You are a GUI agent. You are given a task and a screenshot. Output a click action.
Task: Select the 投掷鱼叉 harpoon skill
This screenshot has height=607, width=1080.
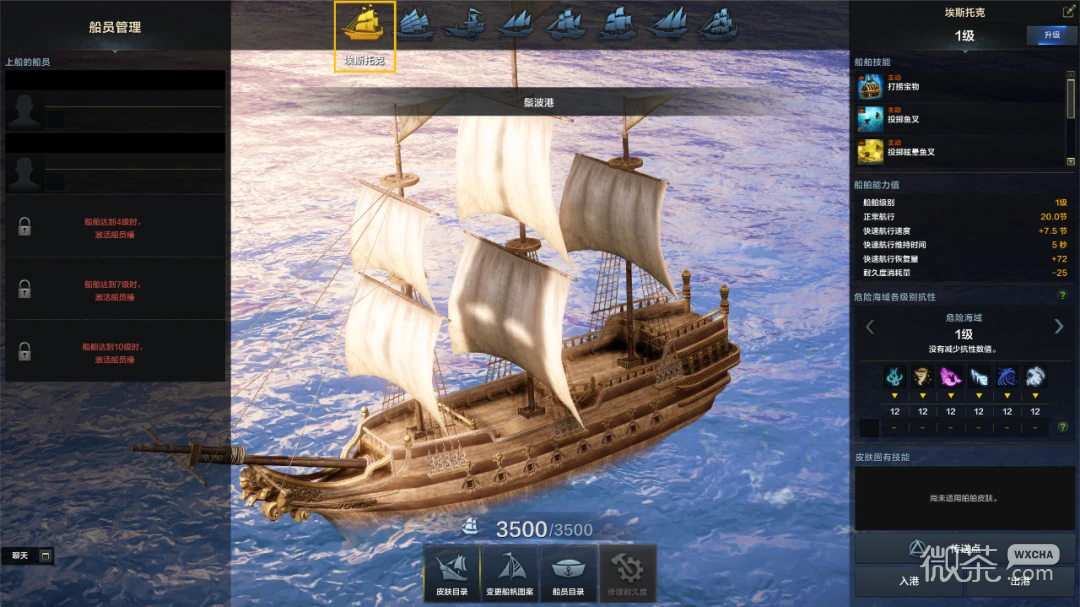(x=870, y=119)
